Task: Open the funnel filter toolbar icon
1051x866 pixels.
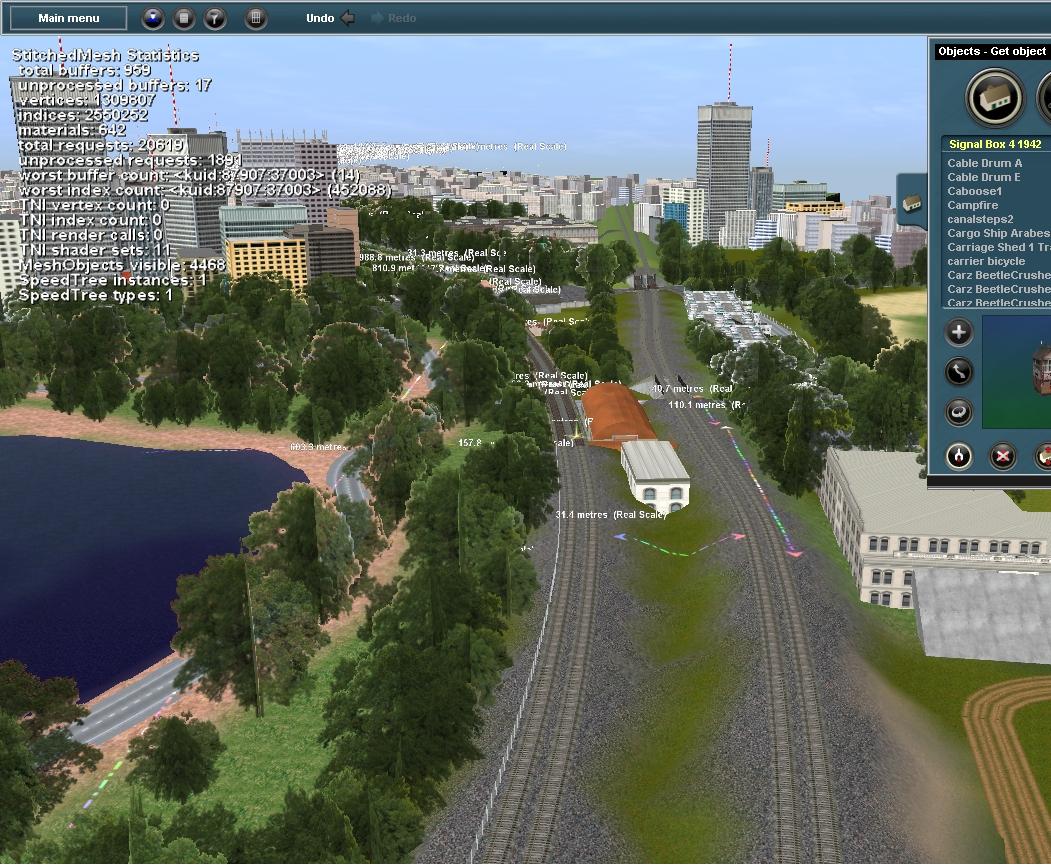Action: tap(215, 18)
